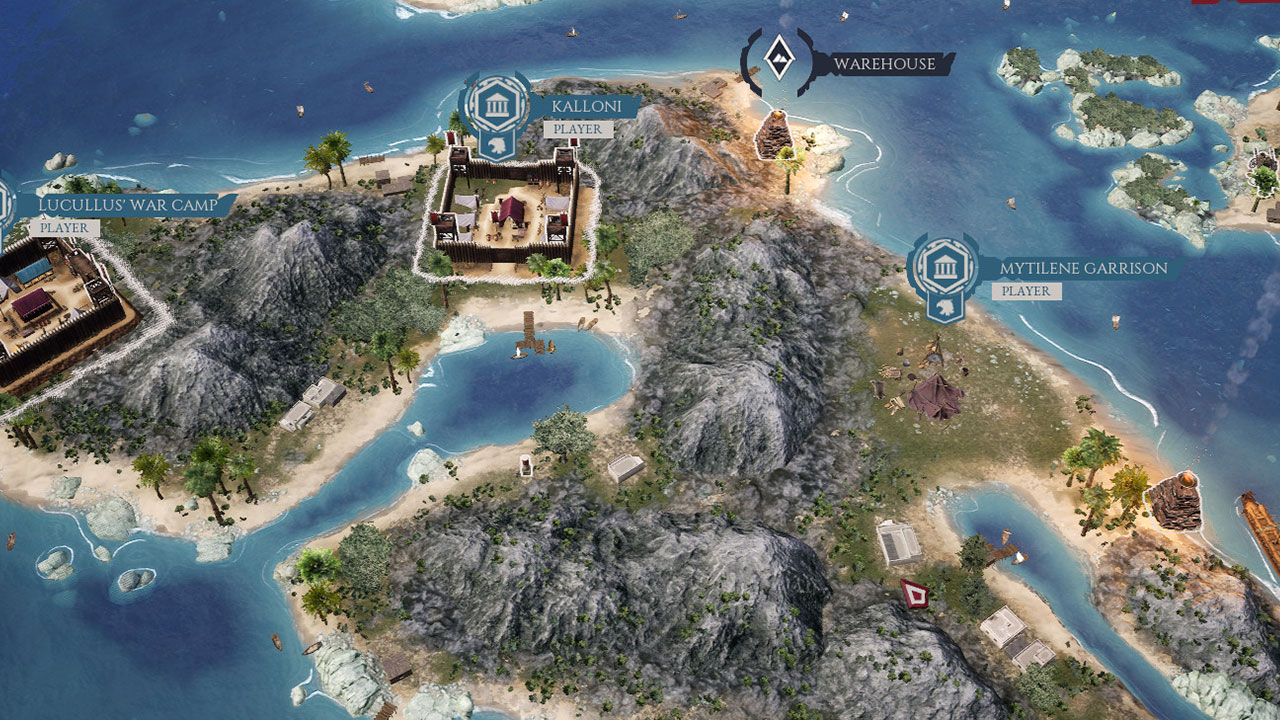1280x720 pixels.
Task: Choose the Mytilene Garrison marker icon
Action: tap(943, 269)
